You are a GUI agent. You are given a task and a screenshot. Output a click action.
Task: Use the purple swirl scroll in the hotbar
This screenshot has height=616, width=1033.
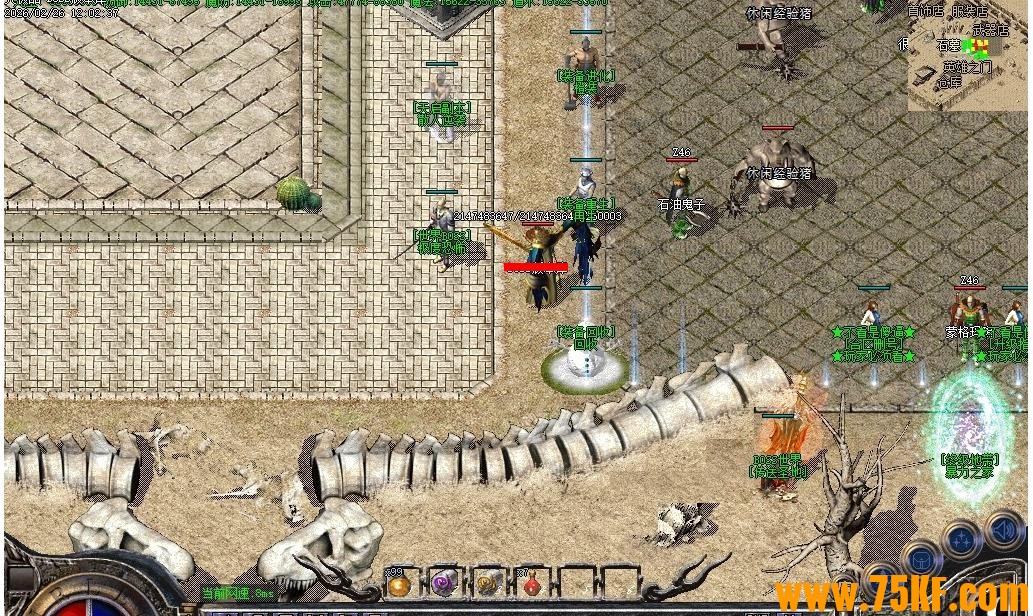coord(443,584)
